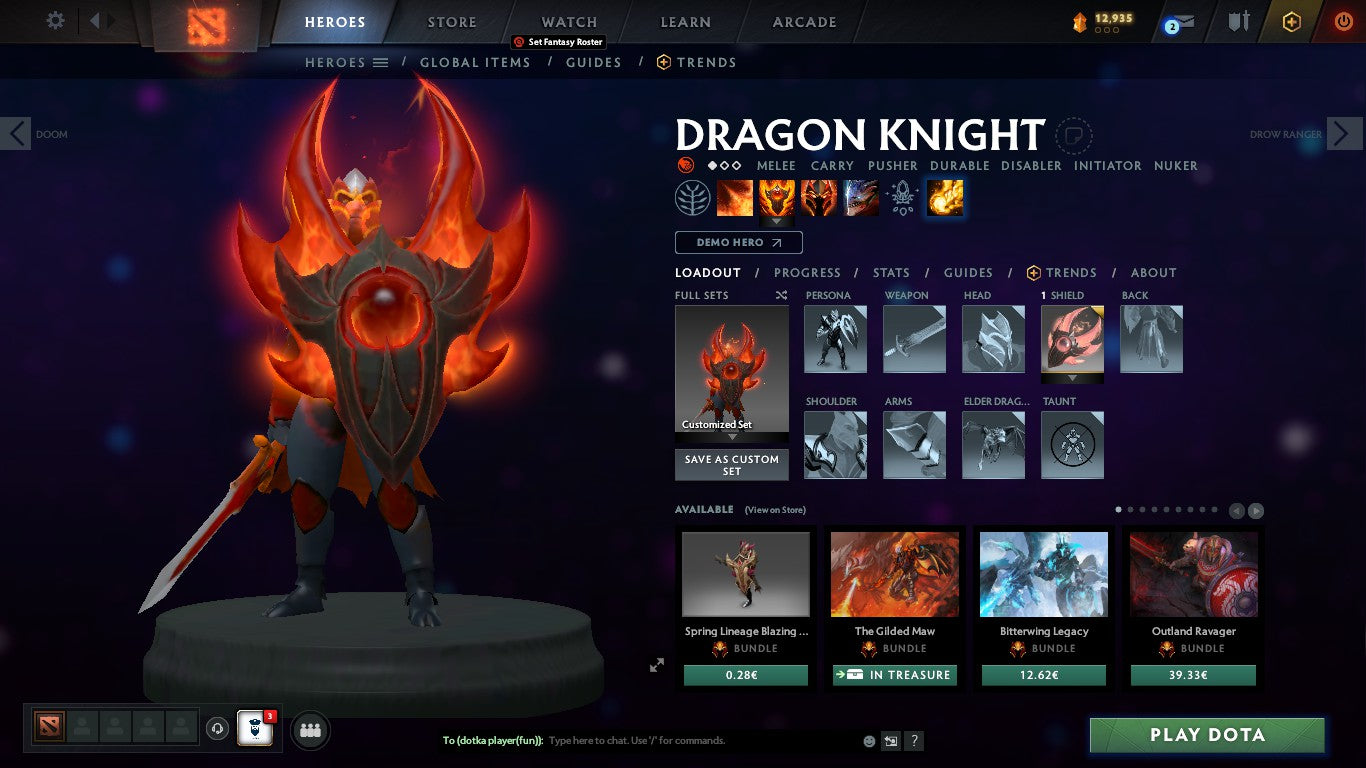
Task: Click the Taunt slot circle icon
Action: coord(1072,444)
